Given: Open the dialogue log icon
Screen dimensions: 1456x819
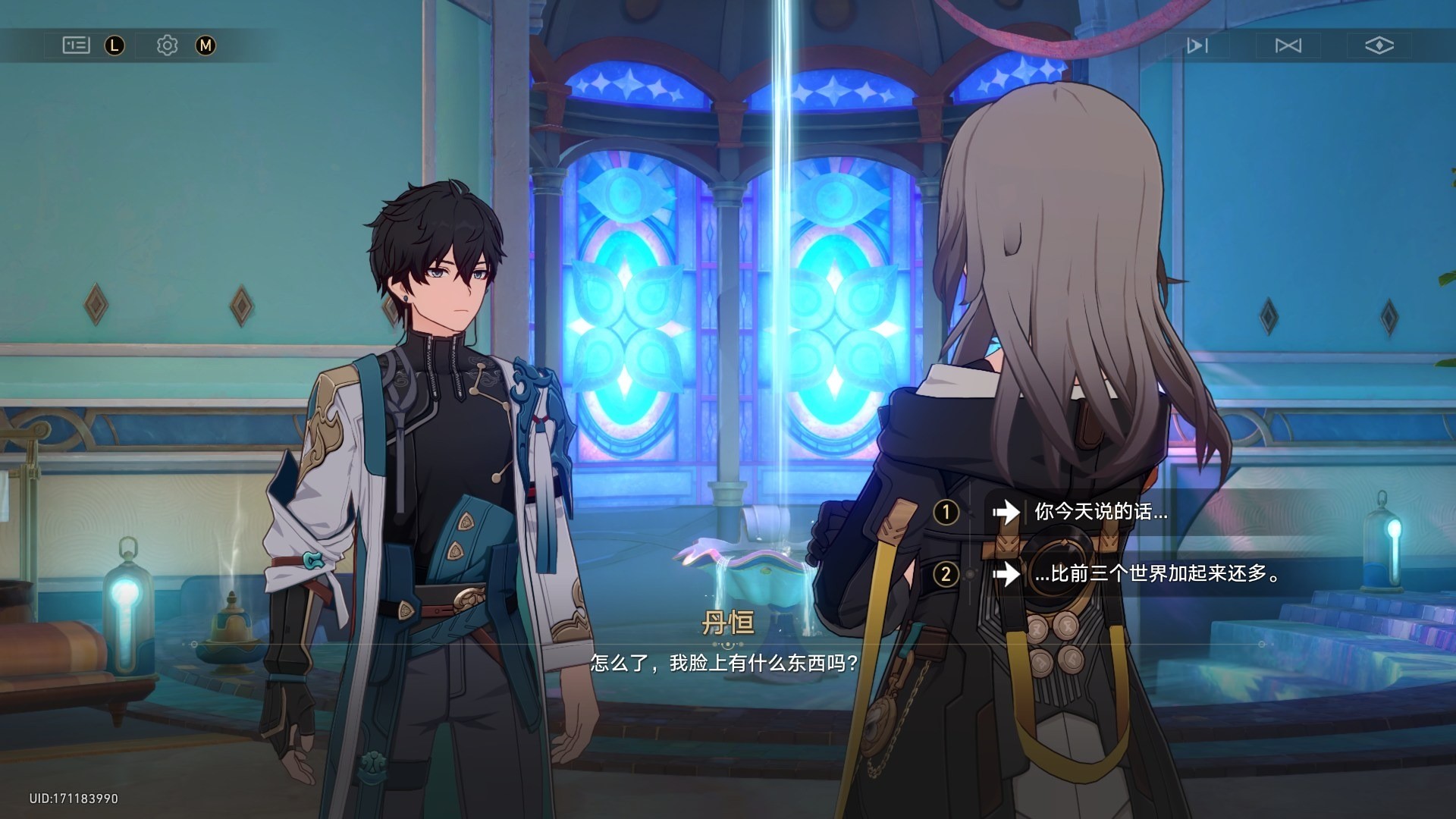Looking at the screenshot, I should (x=76, y=45).
